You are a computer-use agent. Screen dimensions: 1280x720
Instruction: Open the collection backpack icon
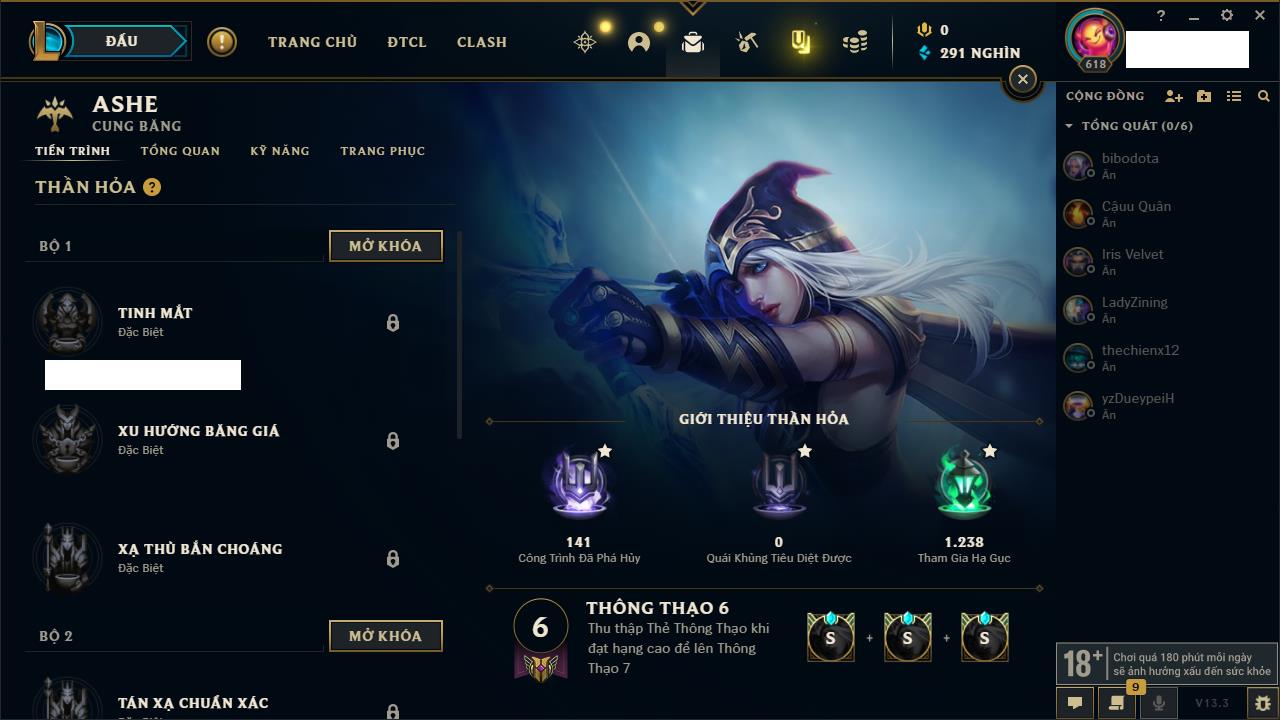click(693, 42)
